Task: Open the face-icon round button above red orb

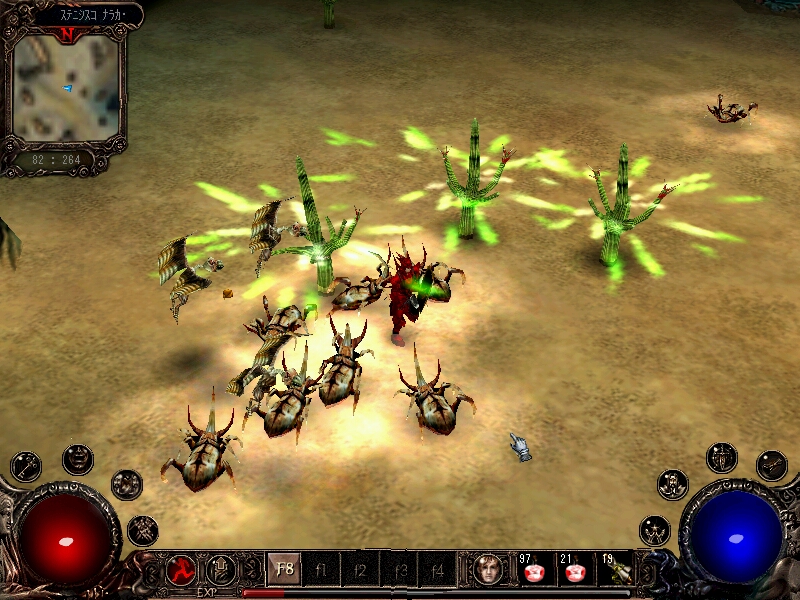Action: pyautogui.click(x=77, y=459)
